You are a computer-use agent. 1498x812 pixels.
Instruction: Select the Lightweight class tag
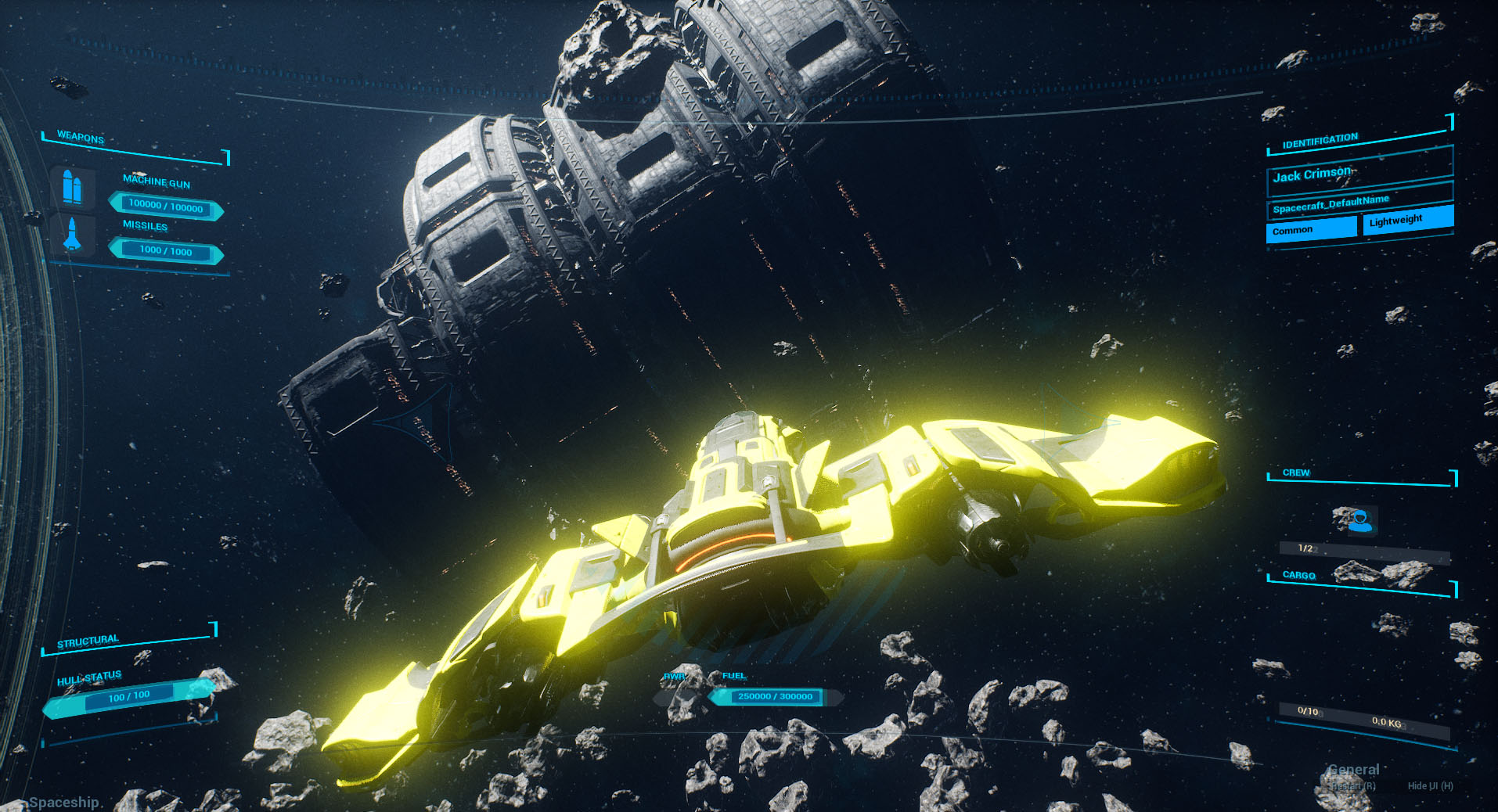pyautogui.click(x=1407, y=220)
